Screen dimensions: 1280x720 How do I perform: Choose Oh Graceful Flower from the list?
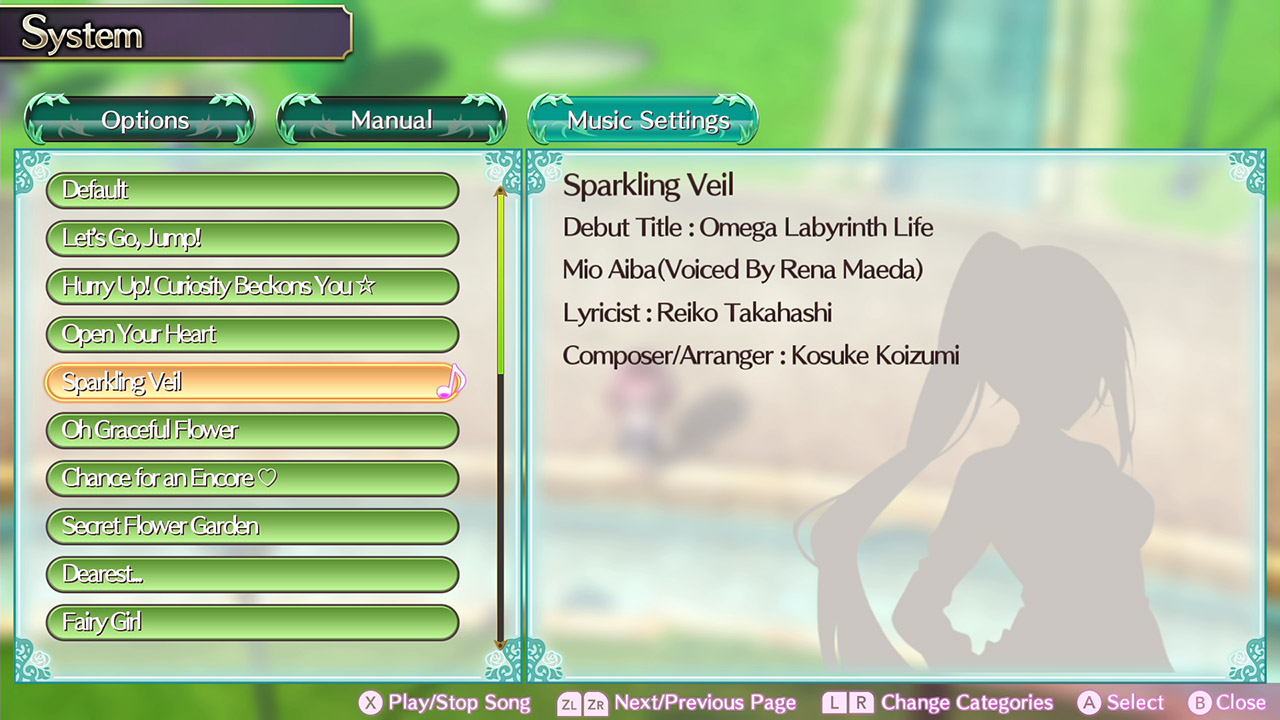click(253, 430)
